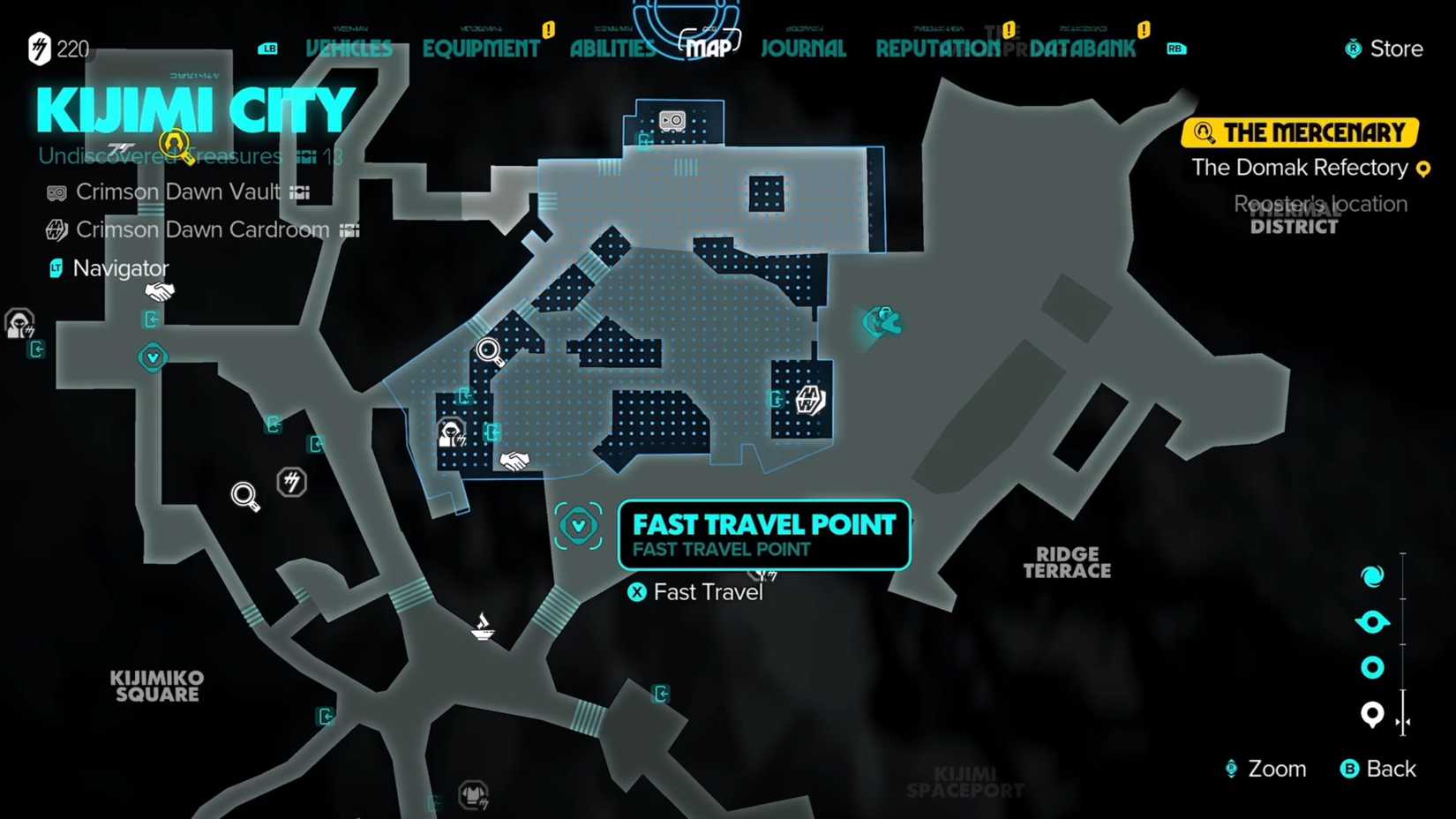Viewport: 1456px width, 819px height.
Task: Switch to the Journal tab
Action: (x=802, y=49)
